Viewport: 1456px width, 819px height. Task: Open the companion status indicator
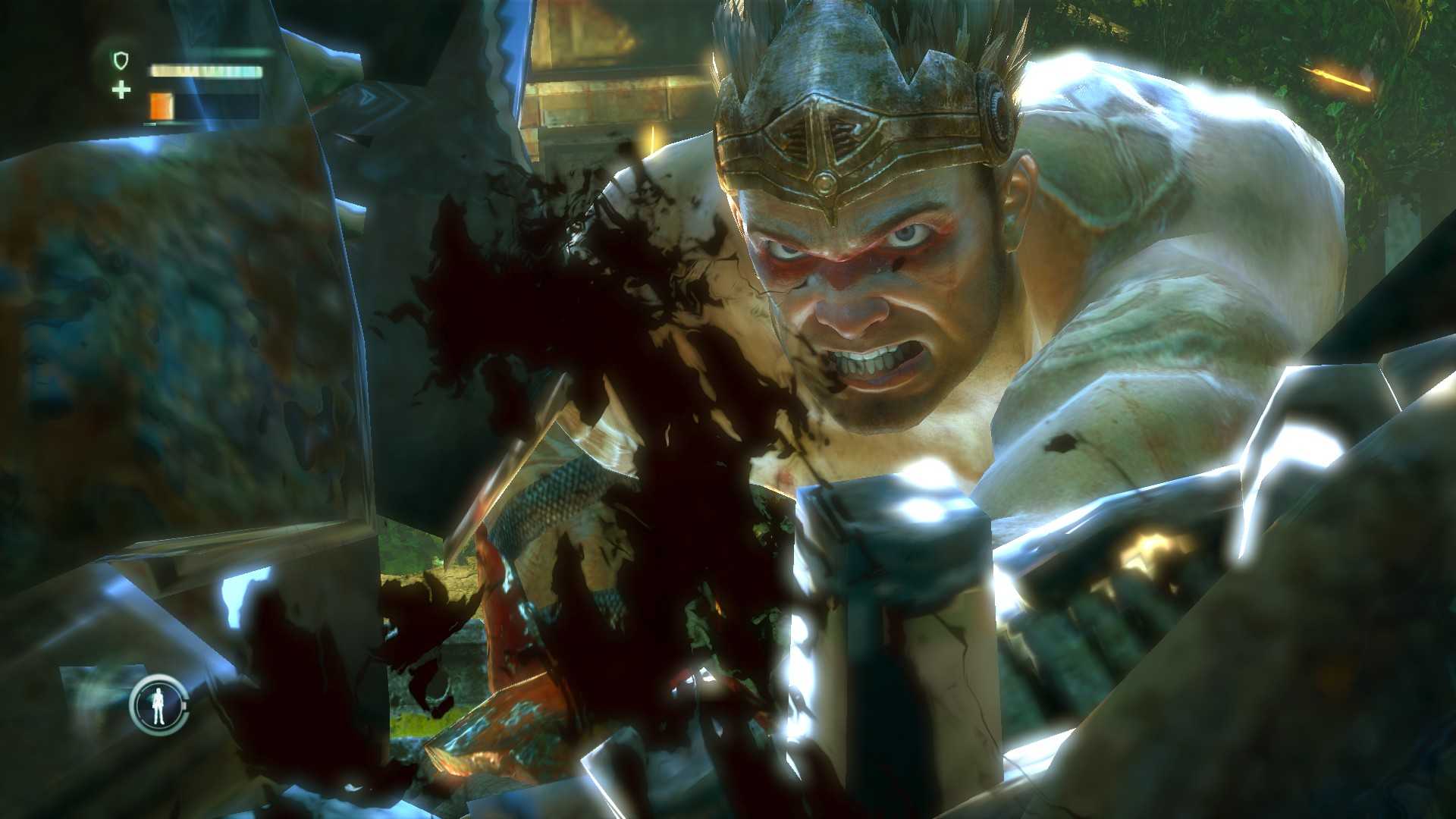(158, 705)
